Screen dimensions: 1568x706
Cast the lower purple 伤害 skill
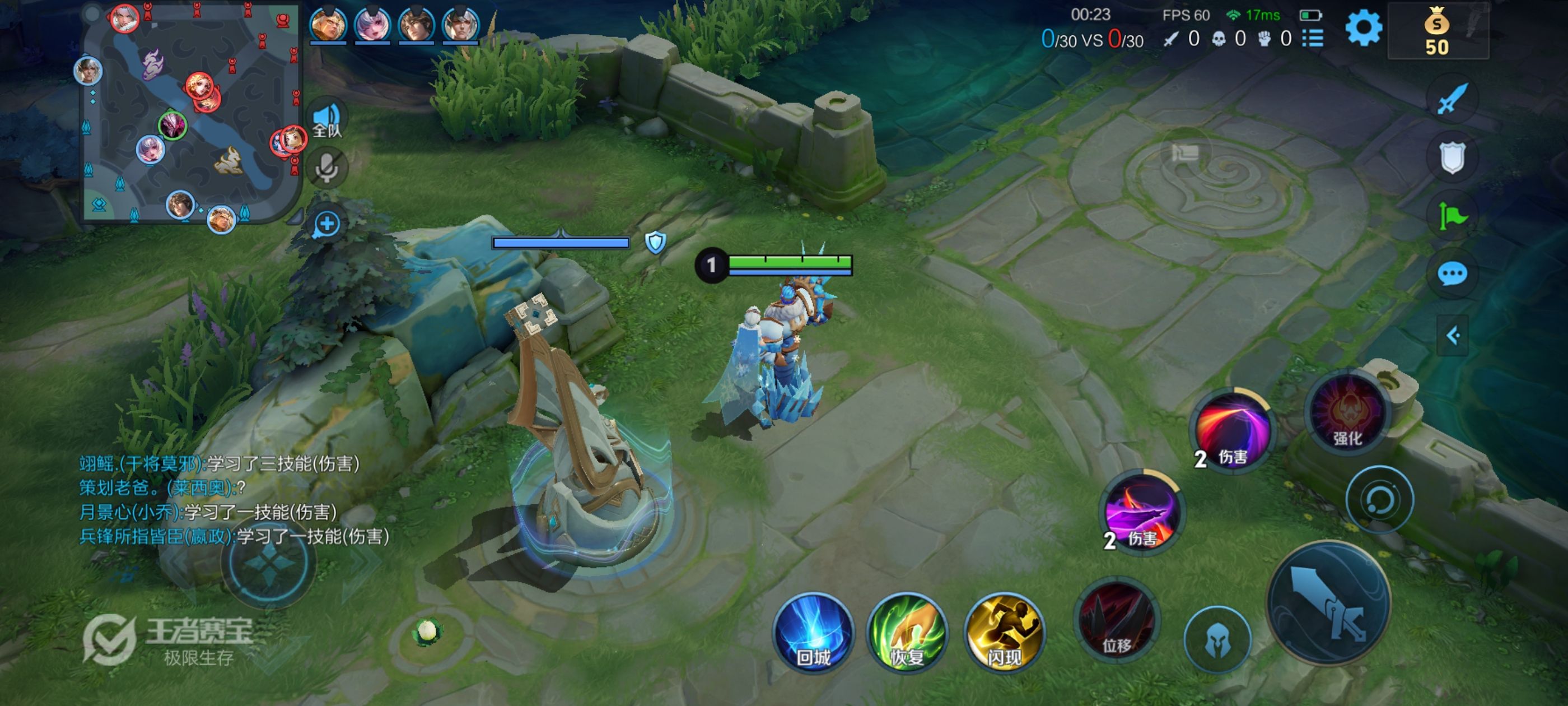pos(1141,512)
